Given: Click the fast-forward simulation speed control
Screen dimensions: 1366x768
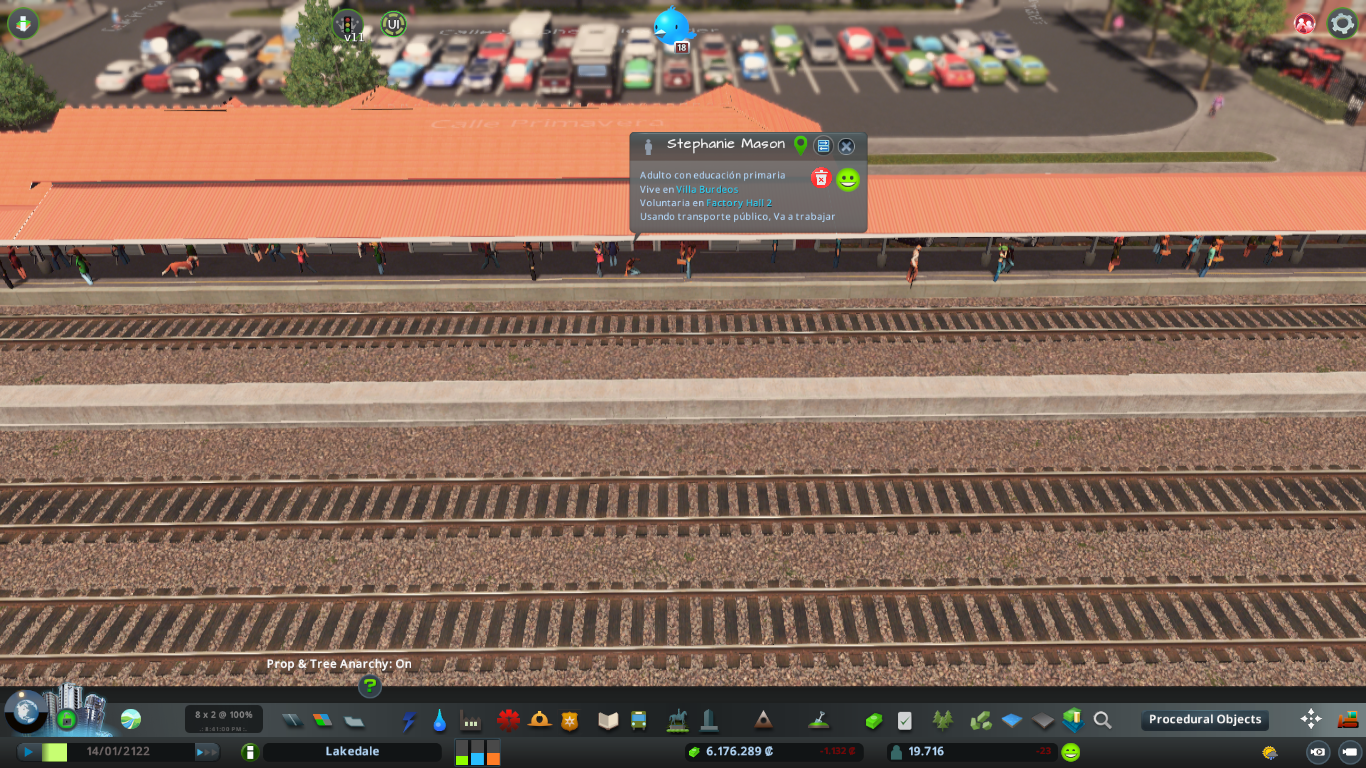Looking at the screenshot, I should (207, 750).
